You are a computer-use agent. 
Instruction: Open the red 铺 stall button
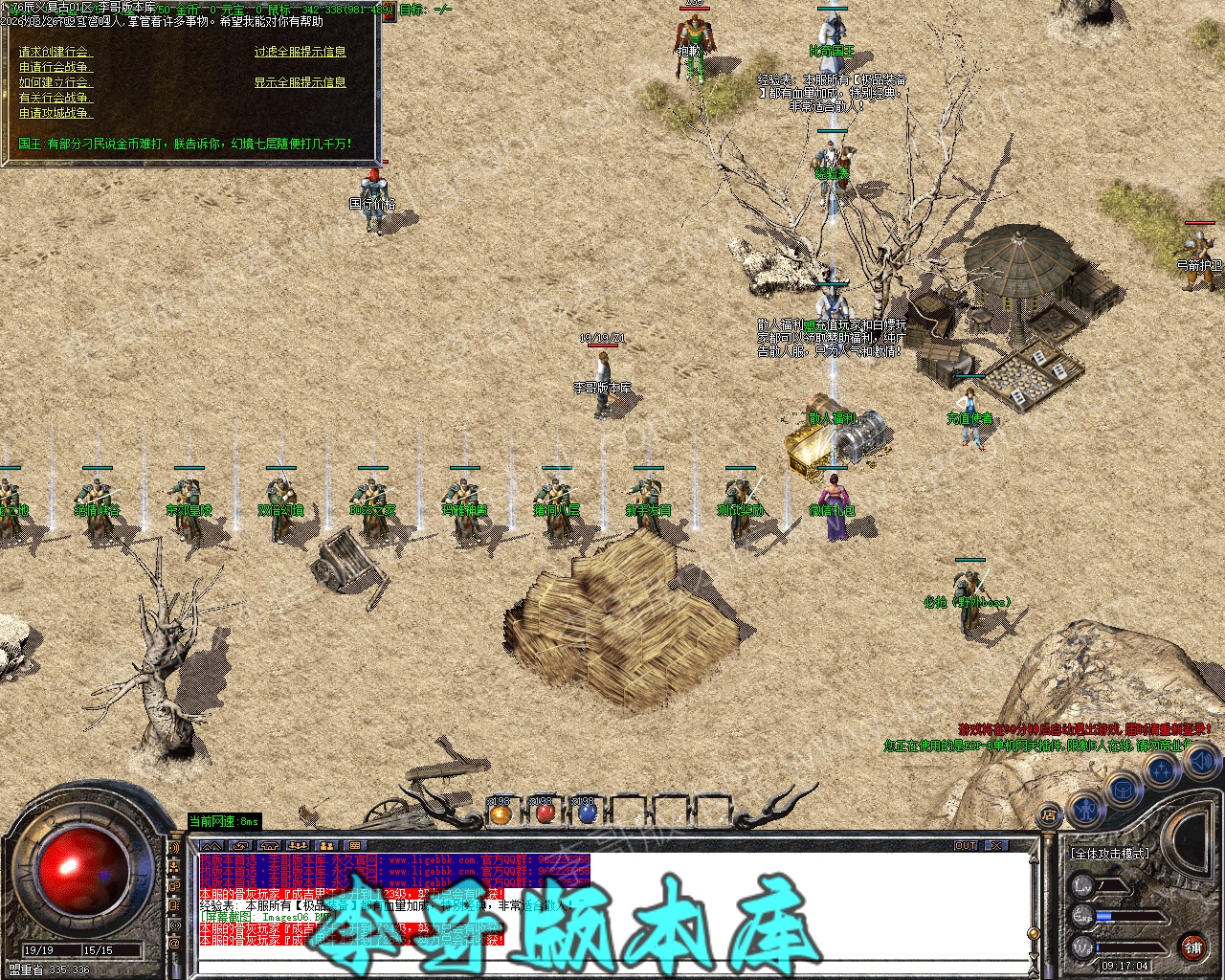coord(1192,947)
